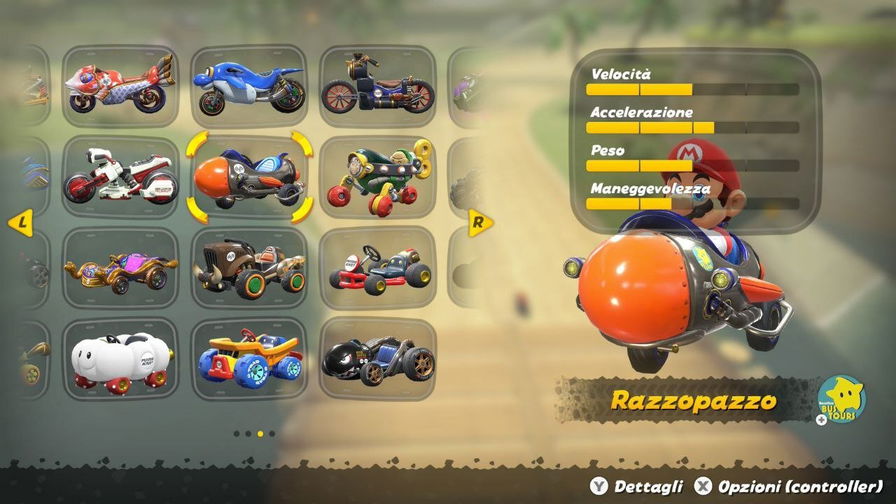This screenshot has height=504, width=896.
Task: Go to the previous vehicle page with L arrow
Action: click(20, 222)
